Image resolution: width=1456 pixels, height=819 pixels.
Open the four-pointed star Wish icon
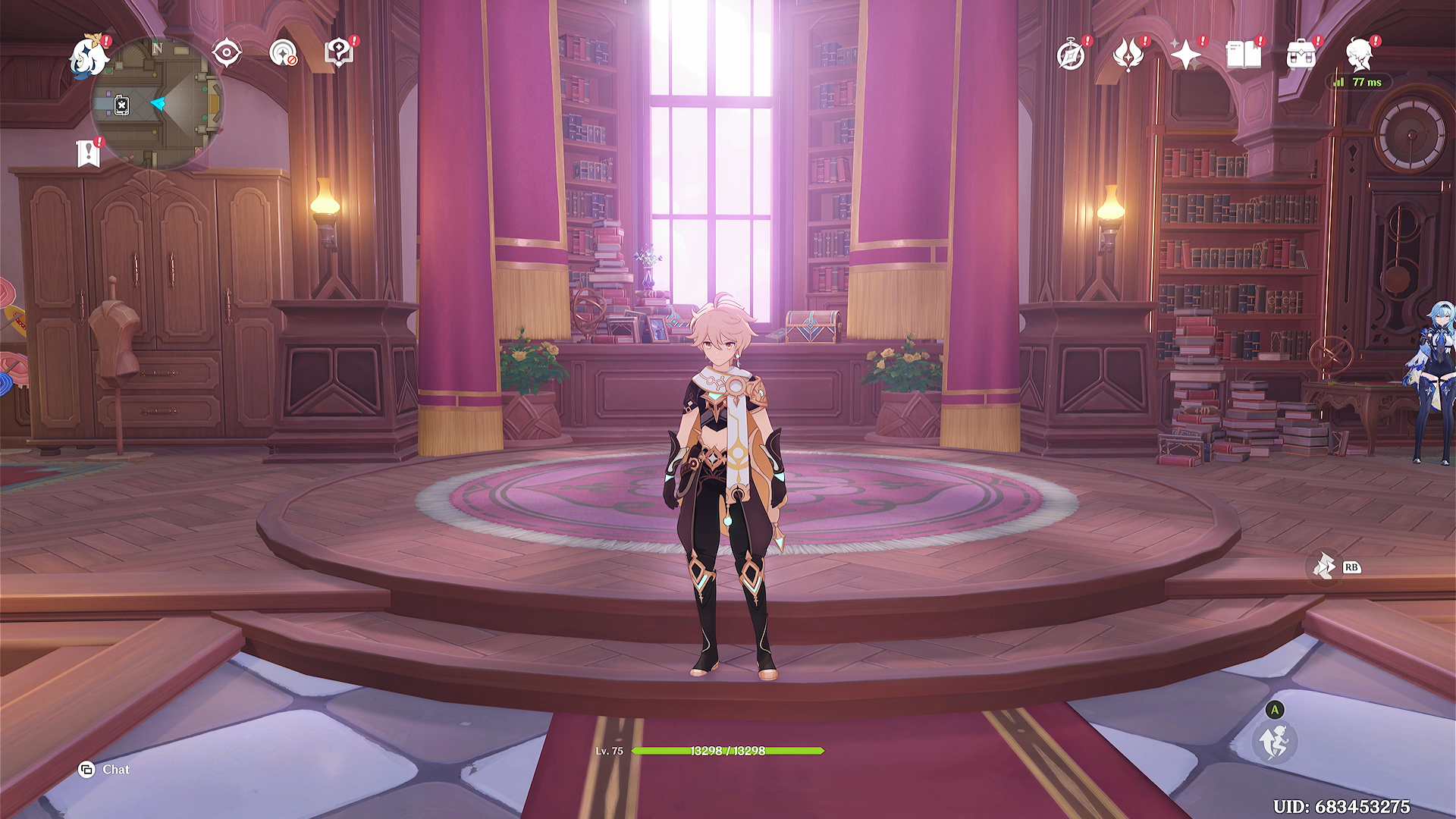(x=1185, y=55)
